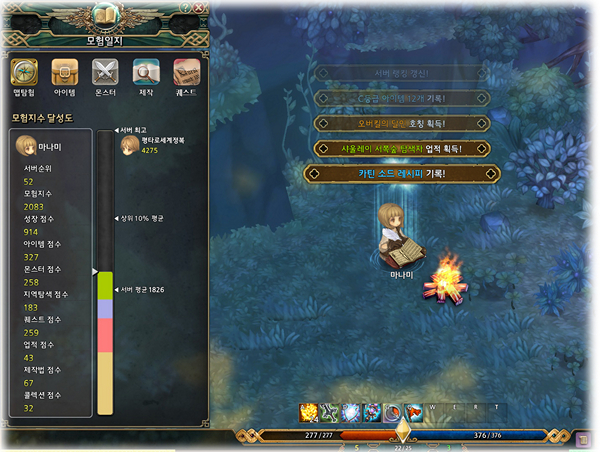The height and width of the screenshot is (452, 600).
Task: Use the red axe skill slot
Action: (413, 411)
